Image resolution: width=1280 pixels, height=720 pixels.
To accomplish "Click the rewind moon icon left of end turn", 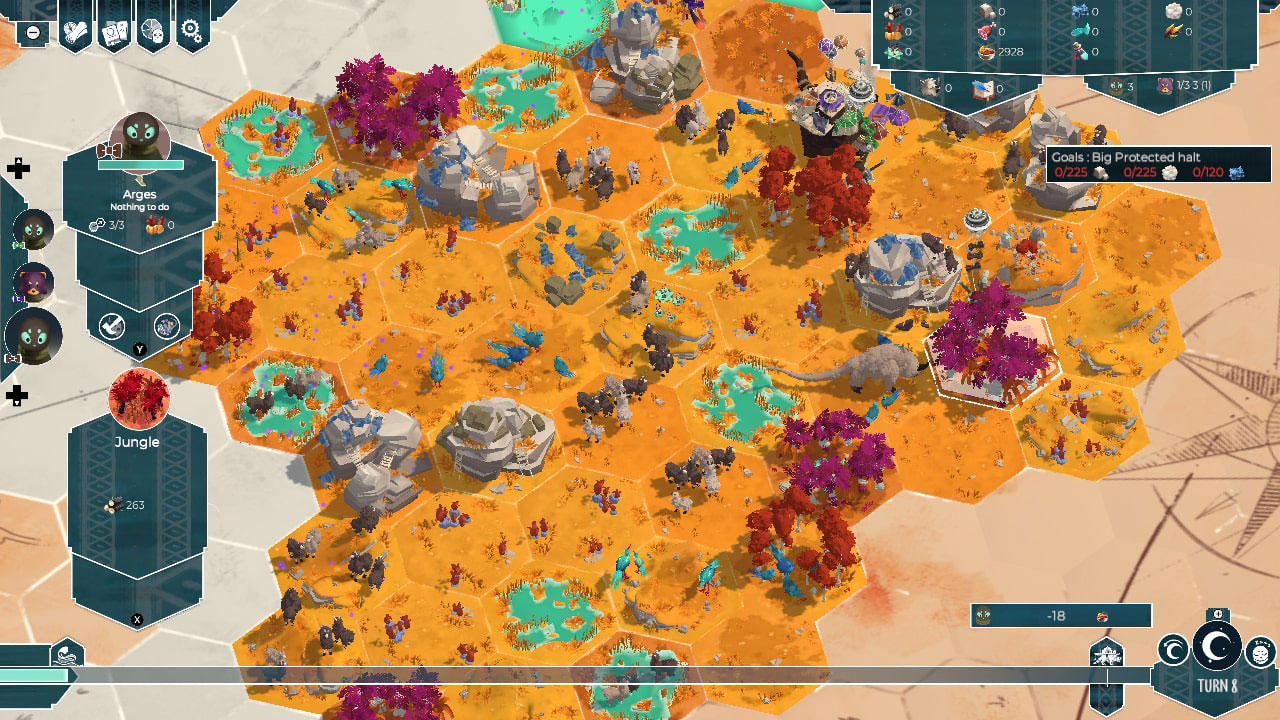I will [x=1173, y=650].
